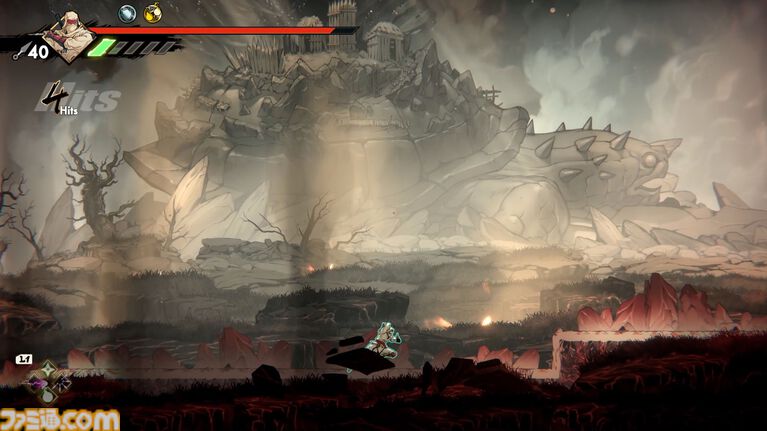Choose the shuriken skill atop the diamond cluster
Image resolution: width=767 pixels, height=431 pixels.
[x=47, y=370]
